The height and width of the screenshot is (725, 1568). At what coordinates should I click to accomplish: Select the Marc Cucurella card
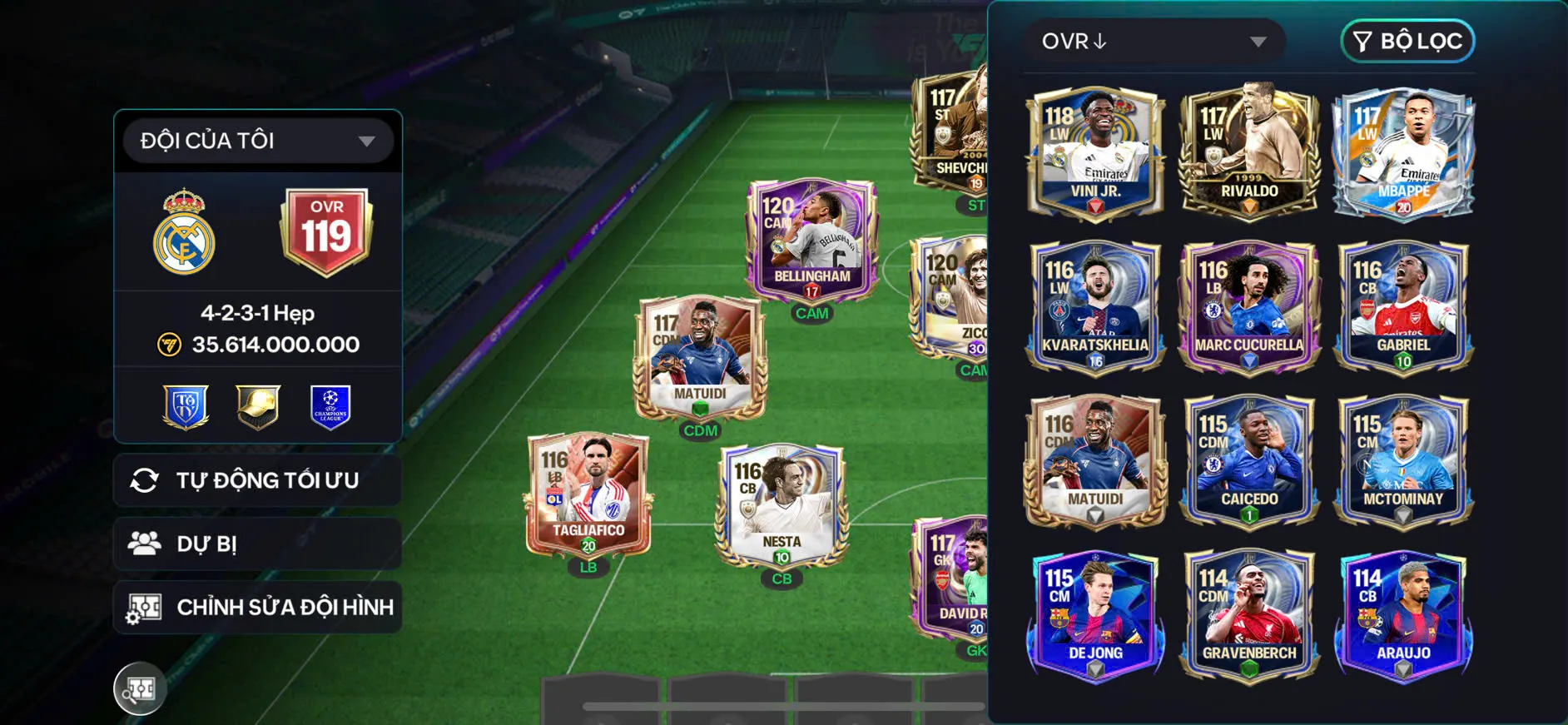tap(1248, 306)
